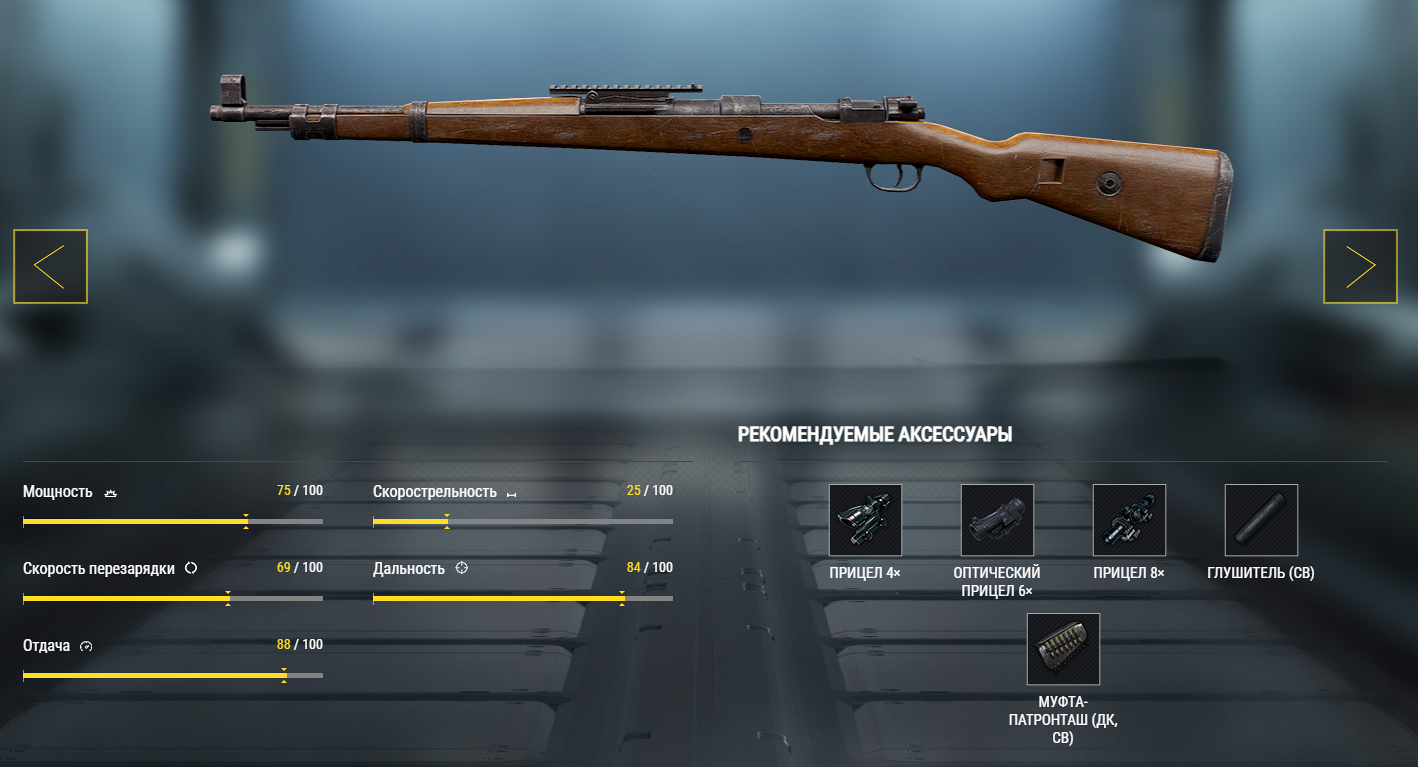Go to the previous weapon with left arrow
The height and width of the screenshot is (767, 1418).
point(50,266)
